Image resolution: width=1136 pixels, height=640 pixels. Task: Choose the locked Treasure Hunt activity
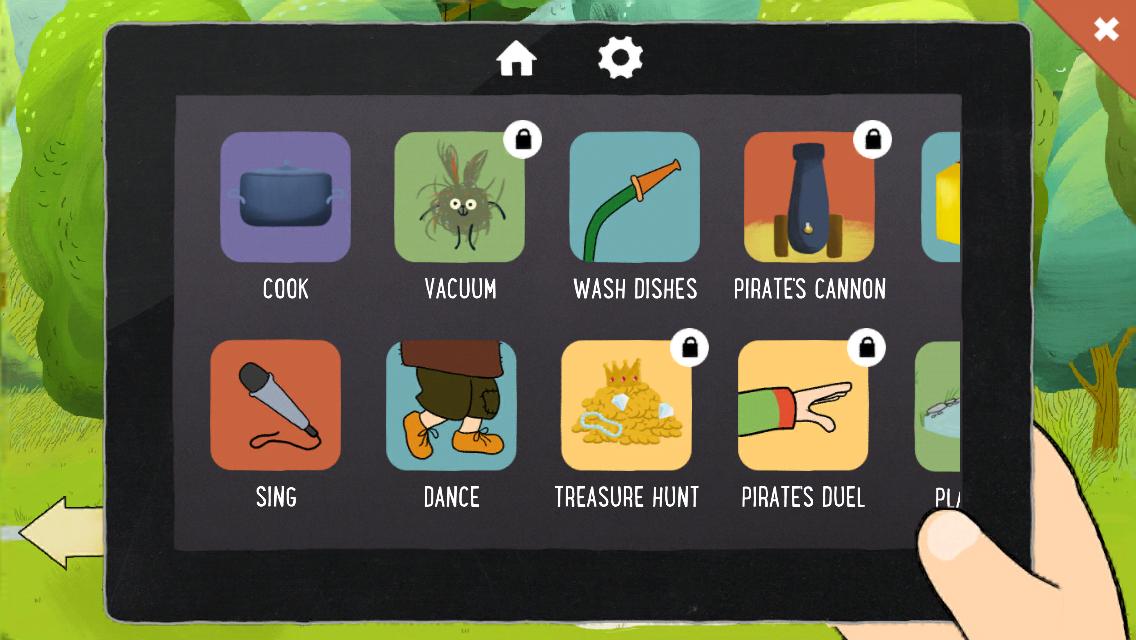(x=626, y=405)
